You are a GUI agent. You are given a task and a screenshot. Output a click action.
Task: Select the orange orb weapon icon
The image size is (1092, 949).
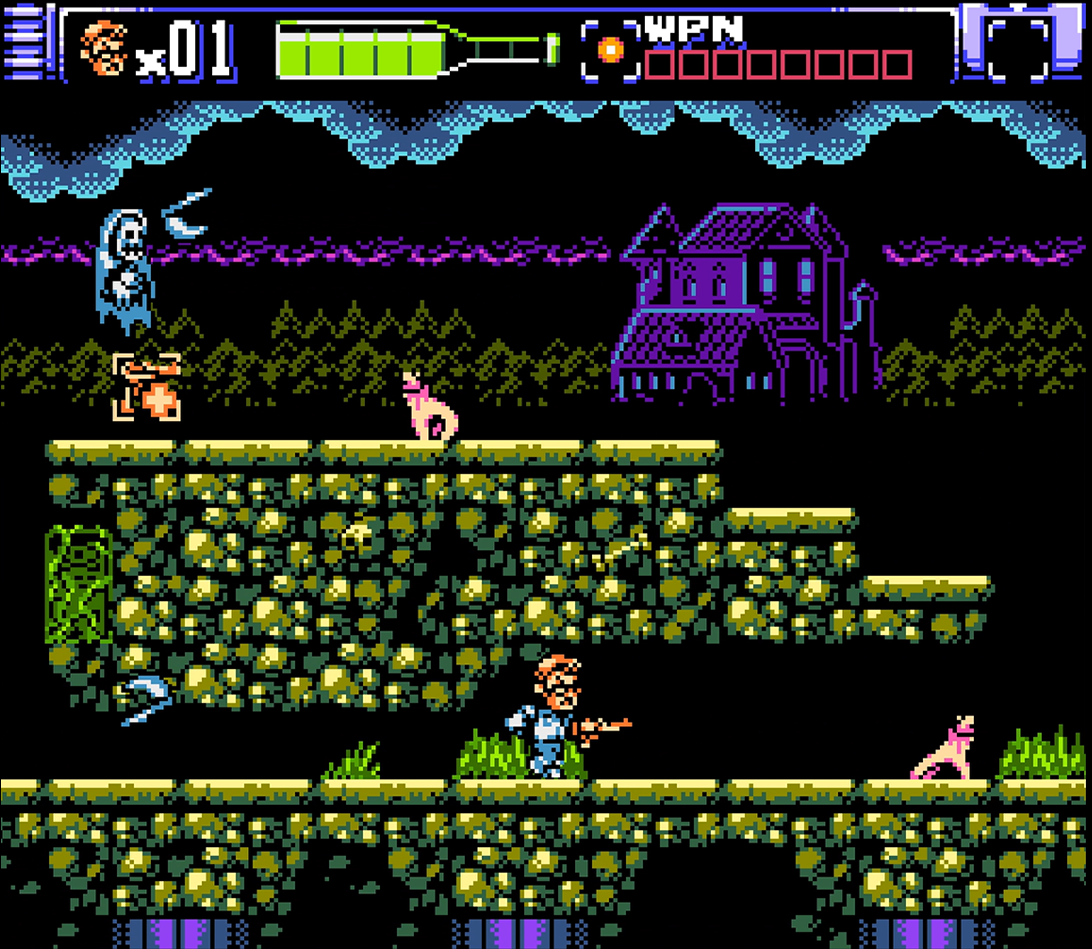[610, 48]
